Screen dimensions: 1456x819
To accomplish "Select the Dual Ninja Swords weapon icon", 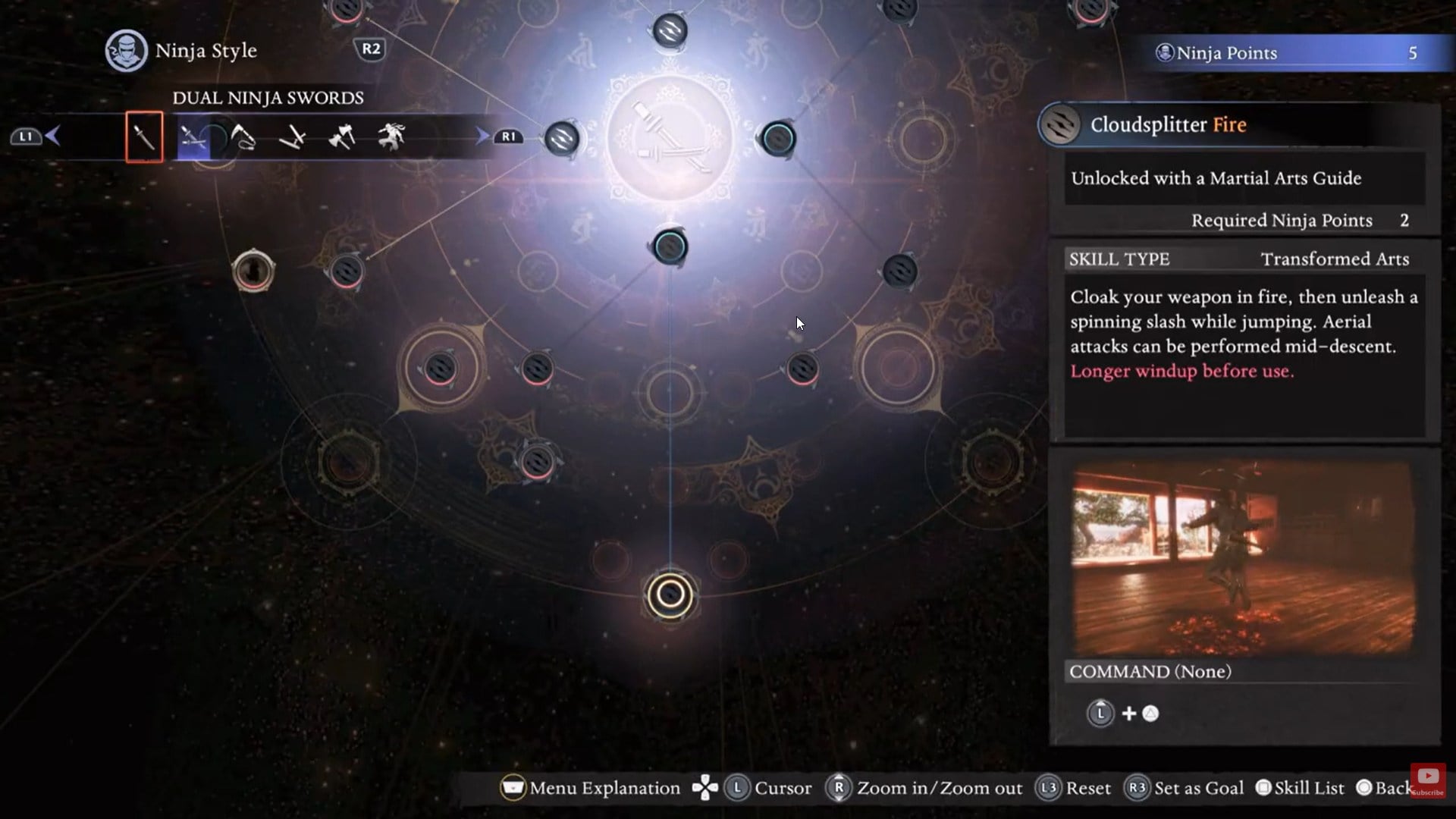I will coord(193,135).
